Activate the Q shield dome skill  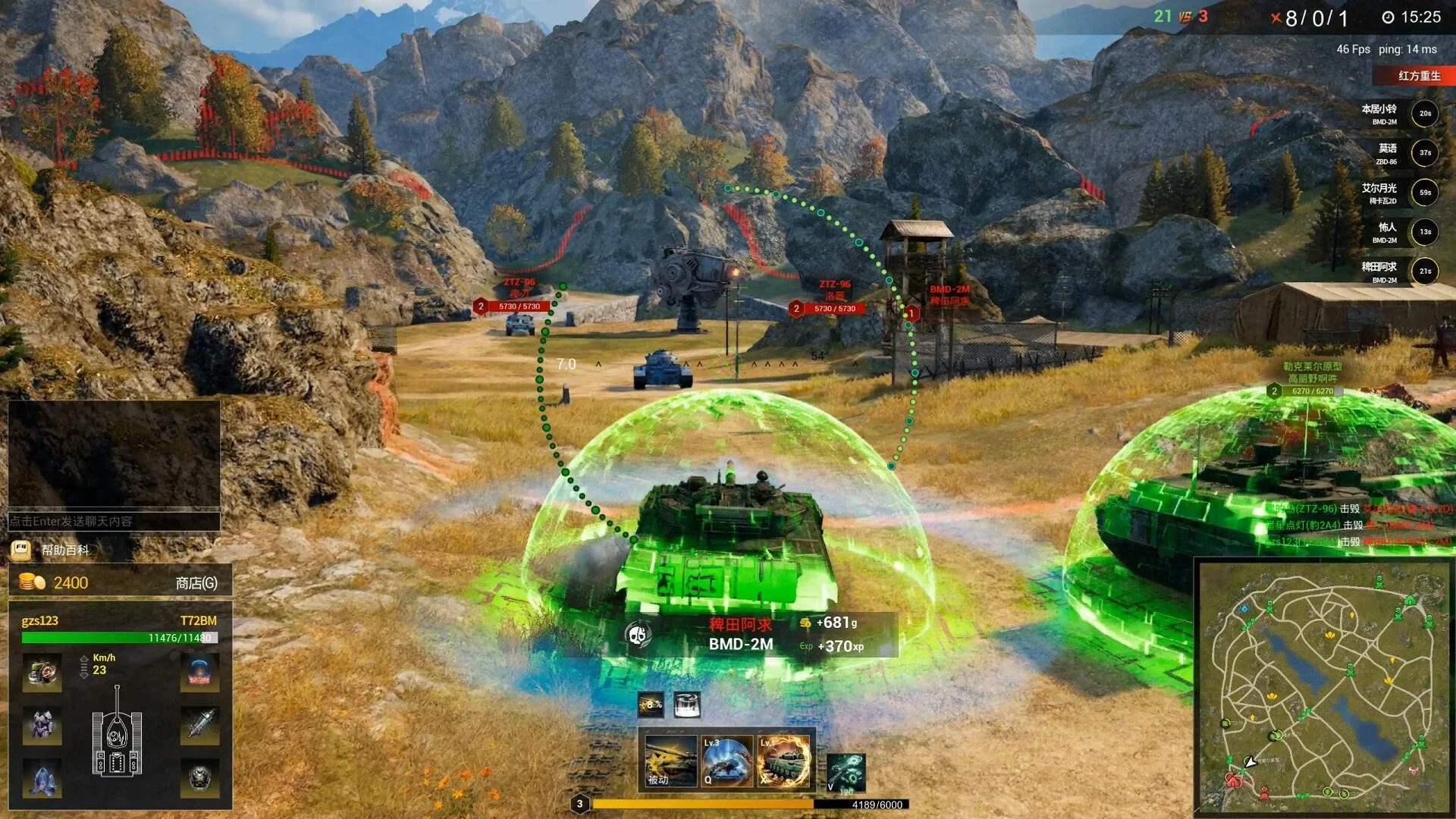click(726, 761)
